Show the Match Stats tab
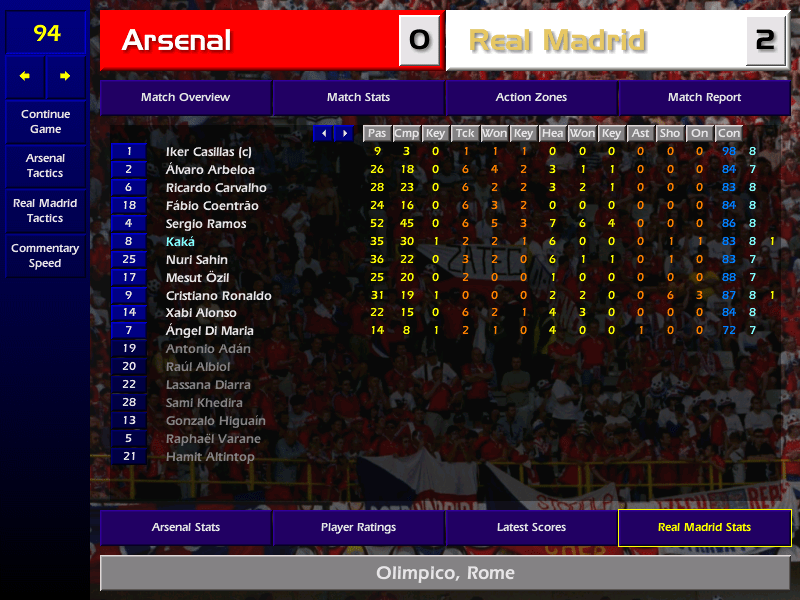800x600 pixels. click(x=358, y=97)
